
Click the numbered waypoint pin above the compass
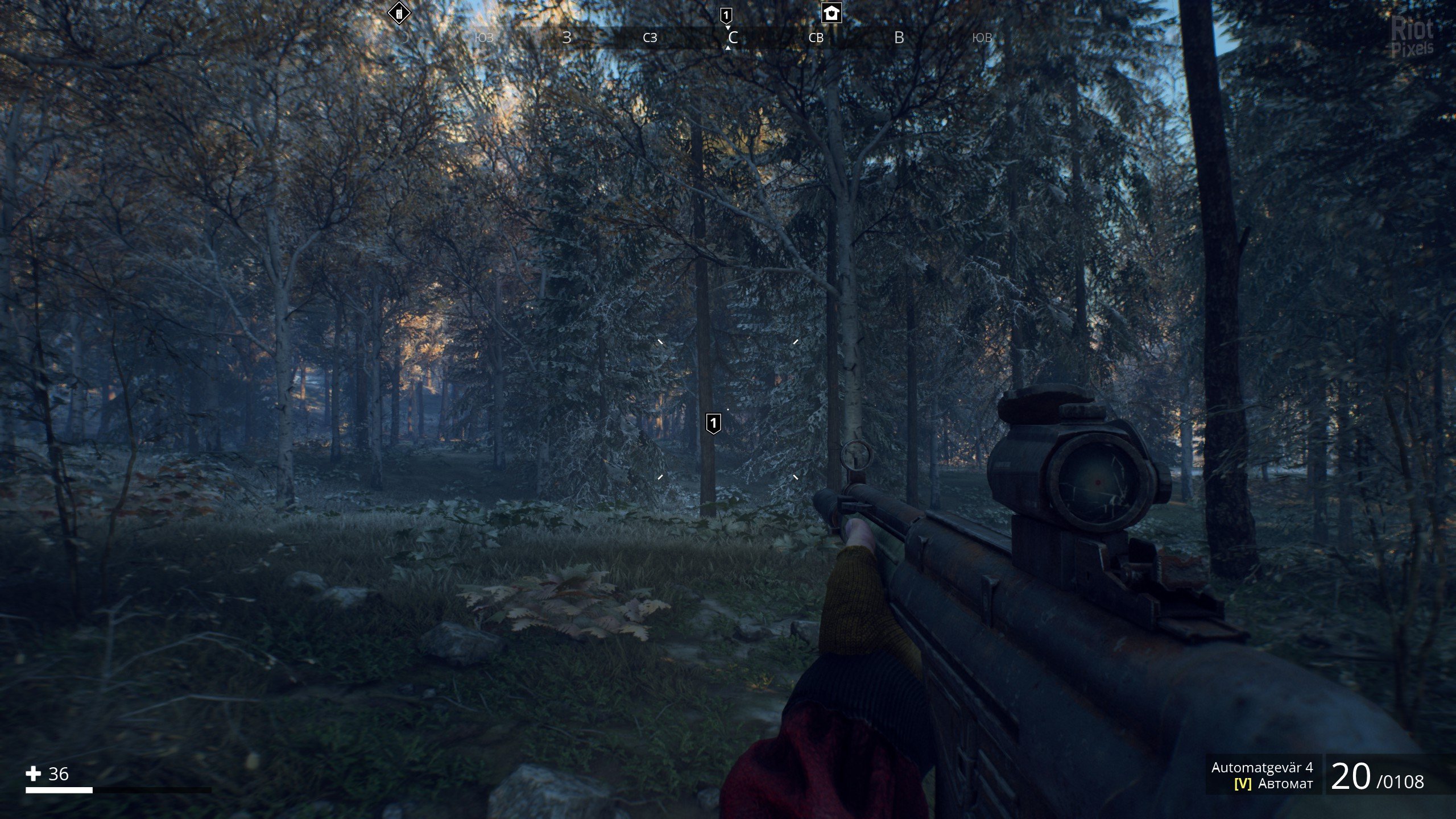click(726, 15)
